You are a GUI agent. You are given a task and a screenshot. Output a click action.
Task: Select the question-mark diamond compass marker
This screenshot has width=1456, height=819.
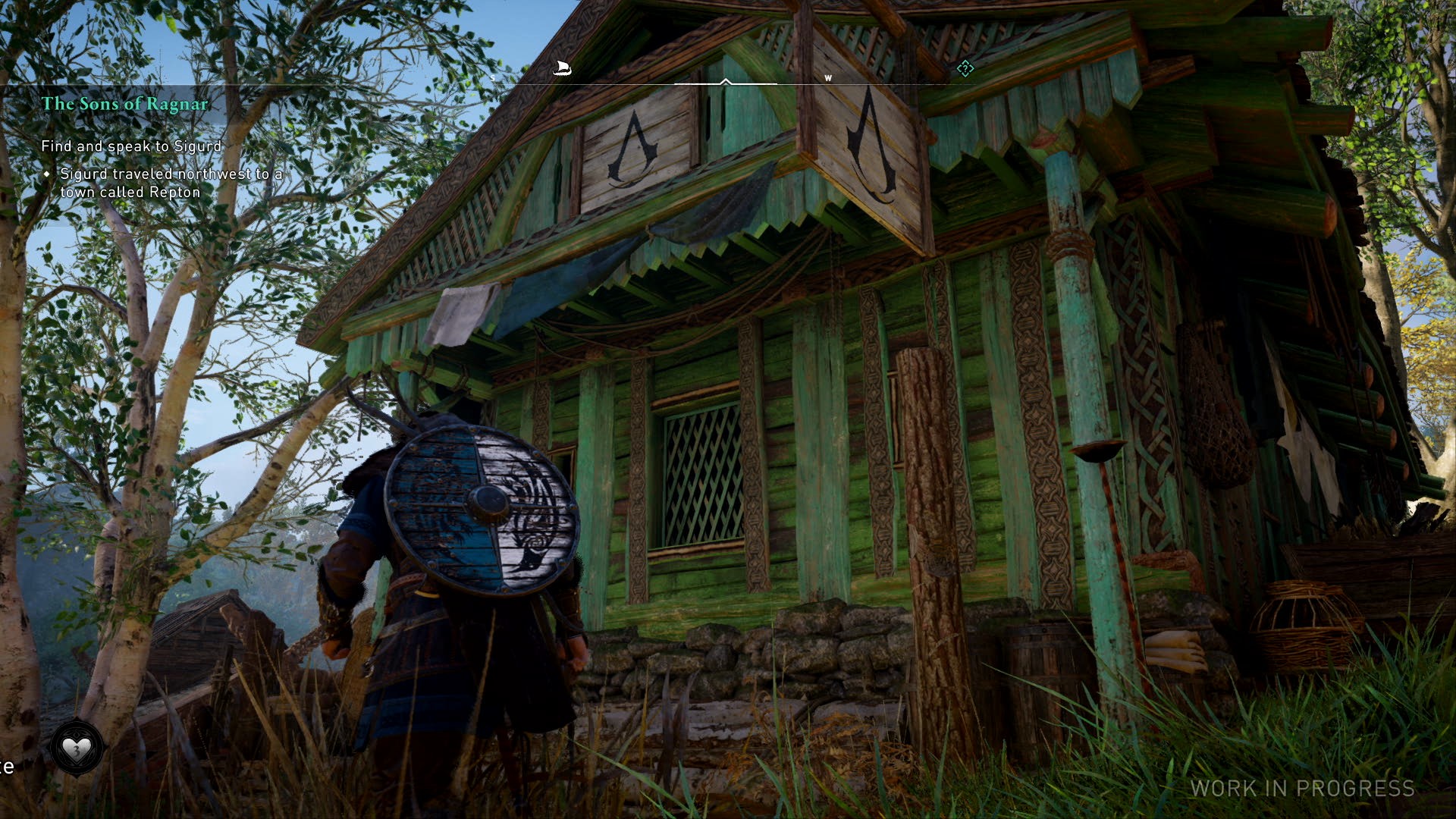pos(965,69)
